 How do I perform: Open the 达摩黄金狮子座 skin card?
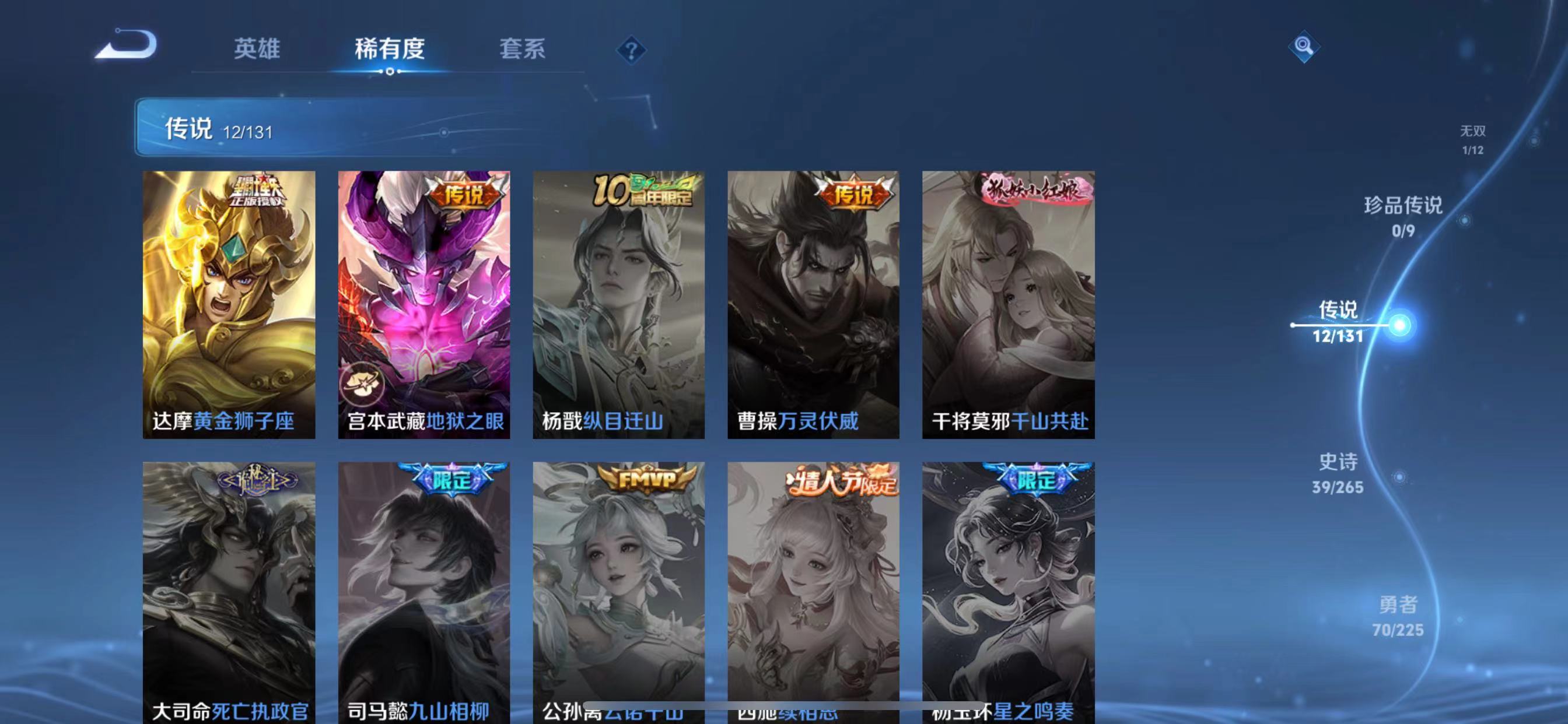[x=228, y=304]
